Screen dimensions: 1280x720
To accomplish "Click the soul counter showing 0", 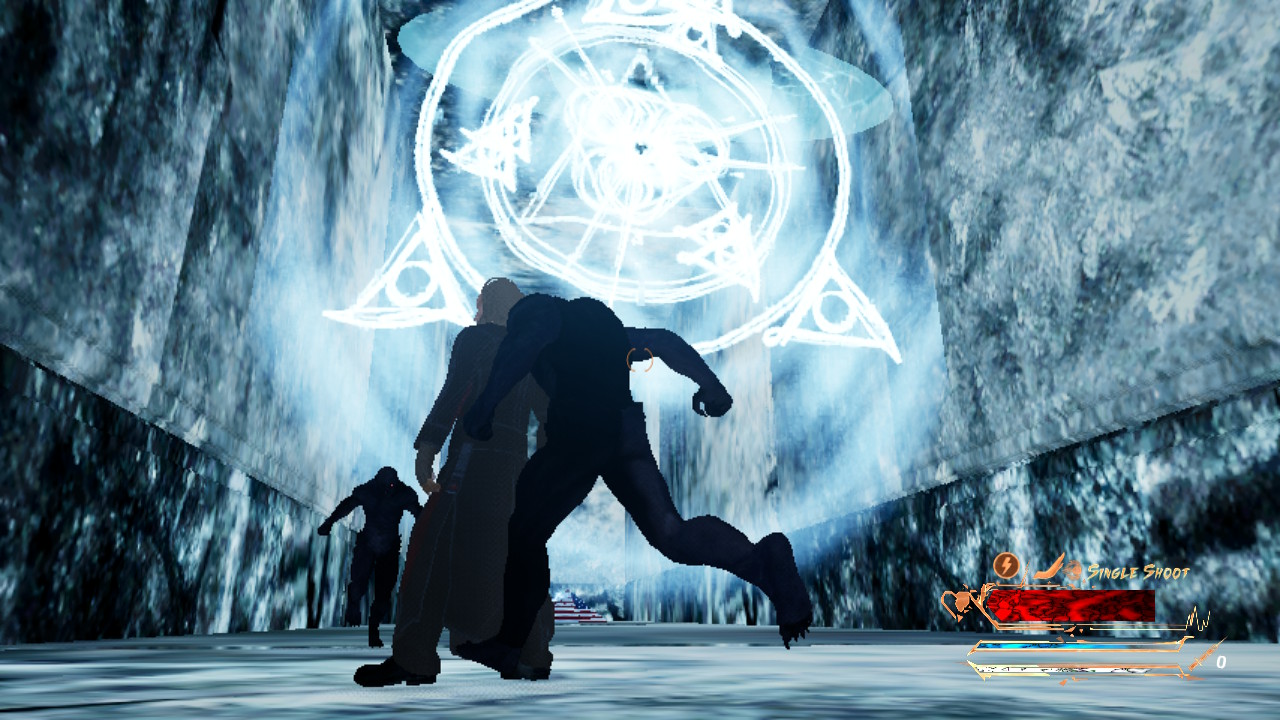I will [x=1222, y=660].
